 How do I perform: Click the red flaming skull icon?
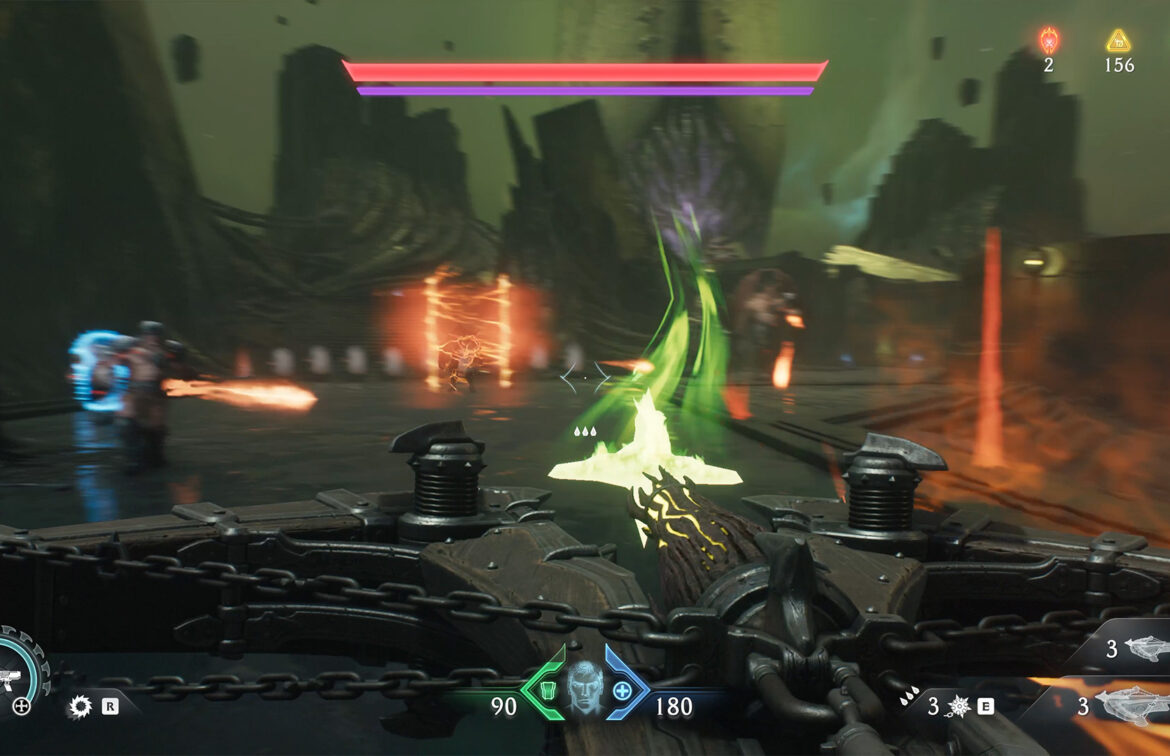pos(1048,41)
